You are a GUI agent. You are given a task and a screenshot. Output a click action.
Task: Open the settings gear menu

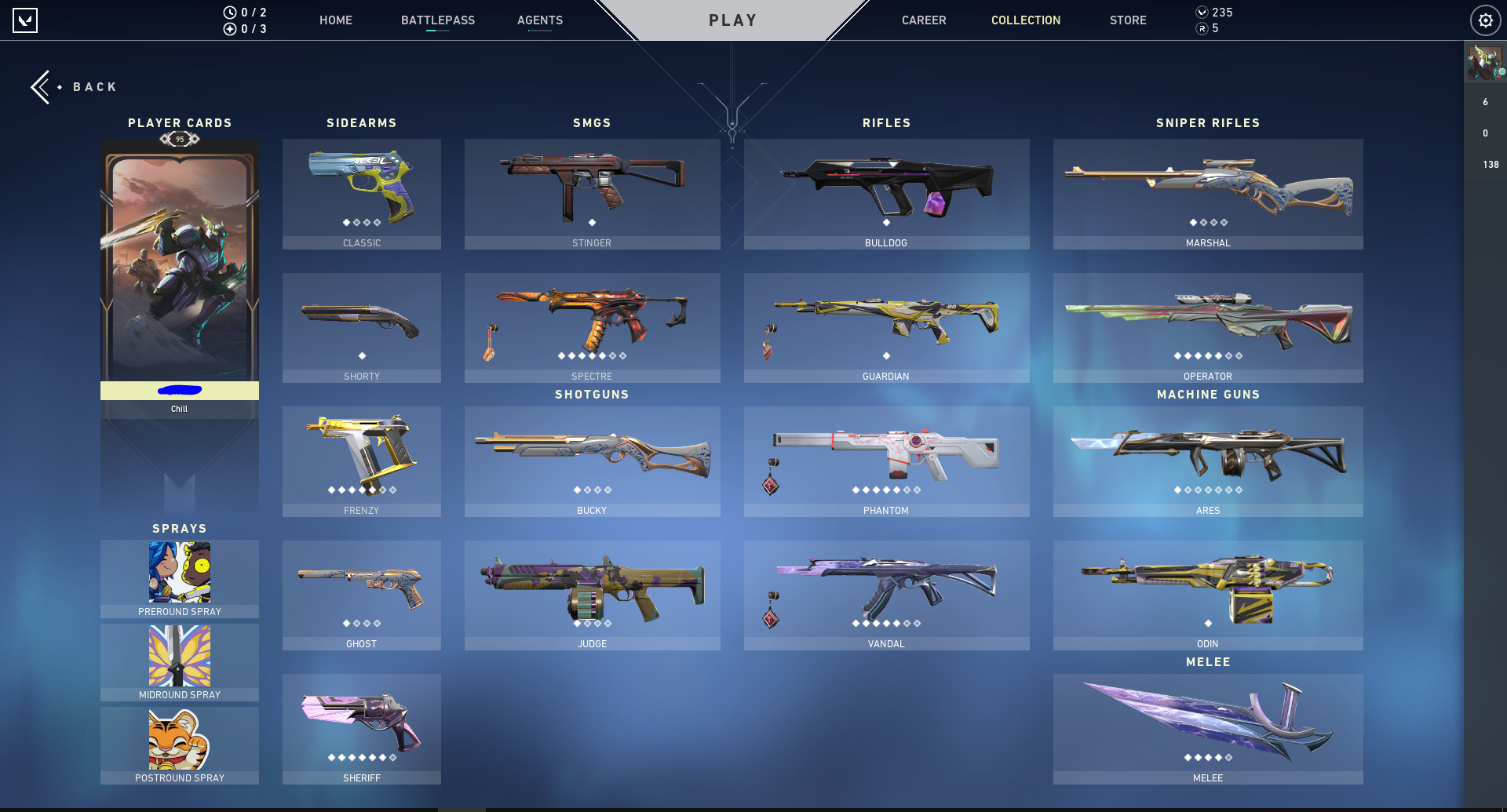pos(1485,20)
